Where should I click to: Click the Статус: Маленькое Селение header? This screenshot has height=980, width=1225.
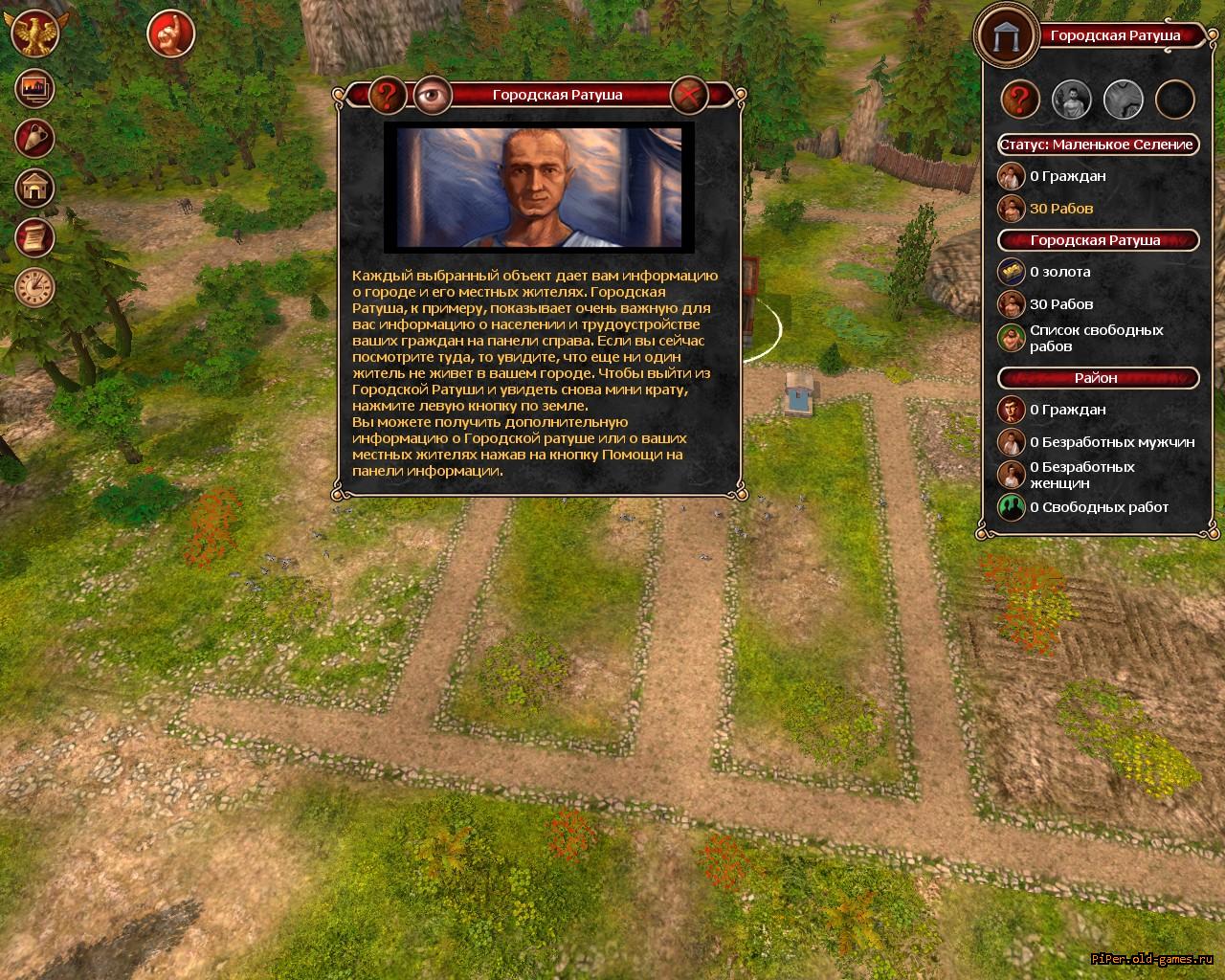click(x=1097, y=145)
